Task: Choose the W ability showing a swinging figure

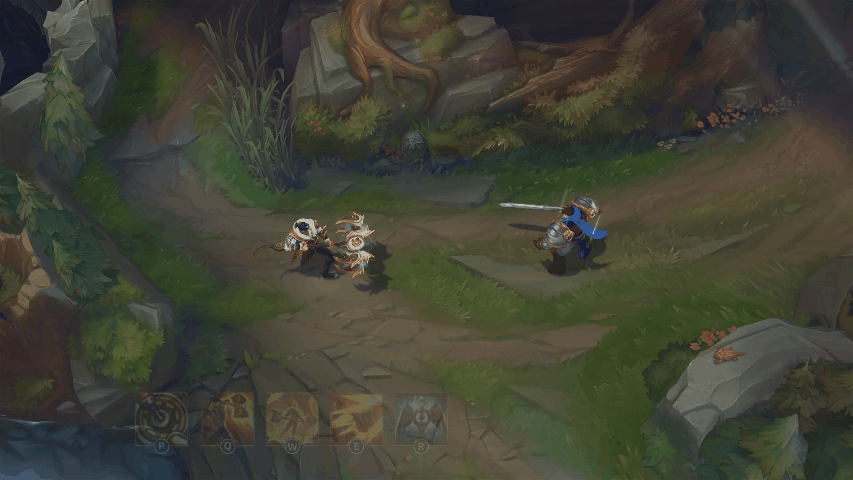Action: click(292, 418)
